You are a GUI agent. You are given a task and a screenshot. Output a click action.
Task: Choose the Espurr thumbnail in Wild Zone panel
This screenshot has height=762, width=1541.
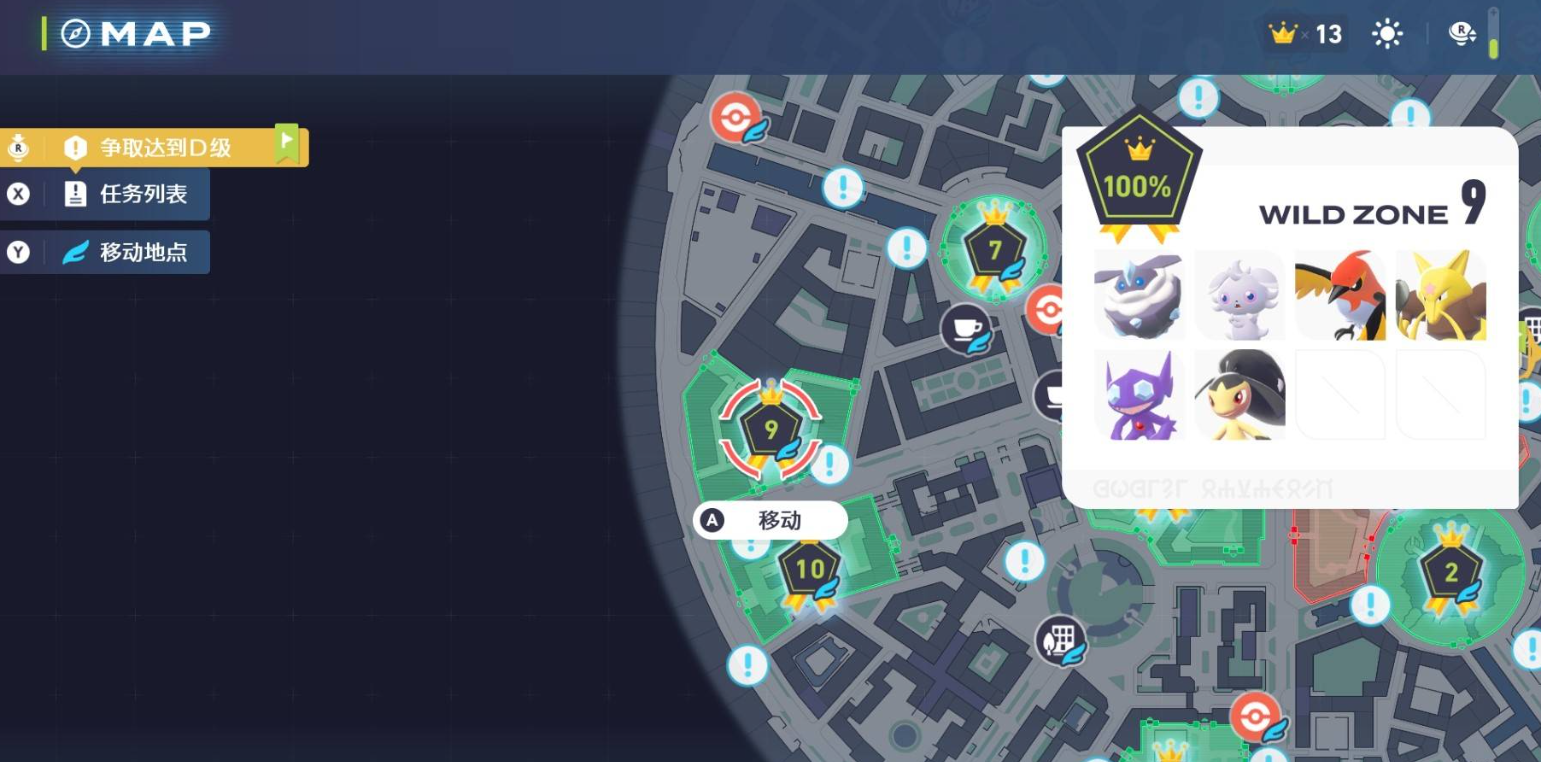(x=1239, y=296)
